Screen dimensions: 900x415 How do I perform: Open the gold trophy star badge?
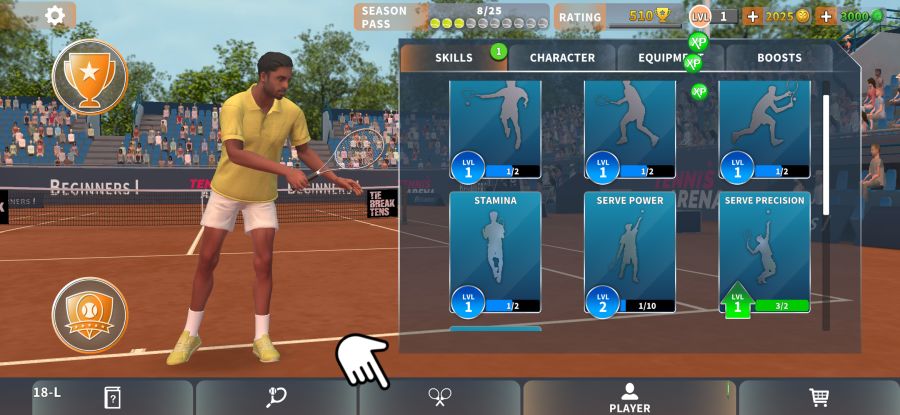pyautogui.click(x=90, y=77)
